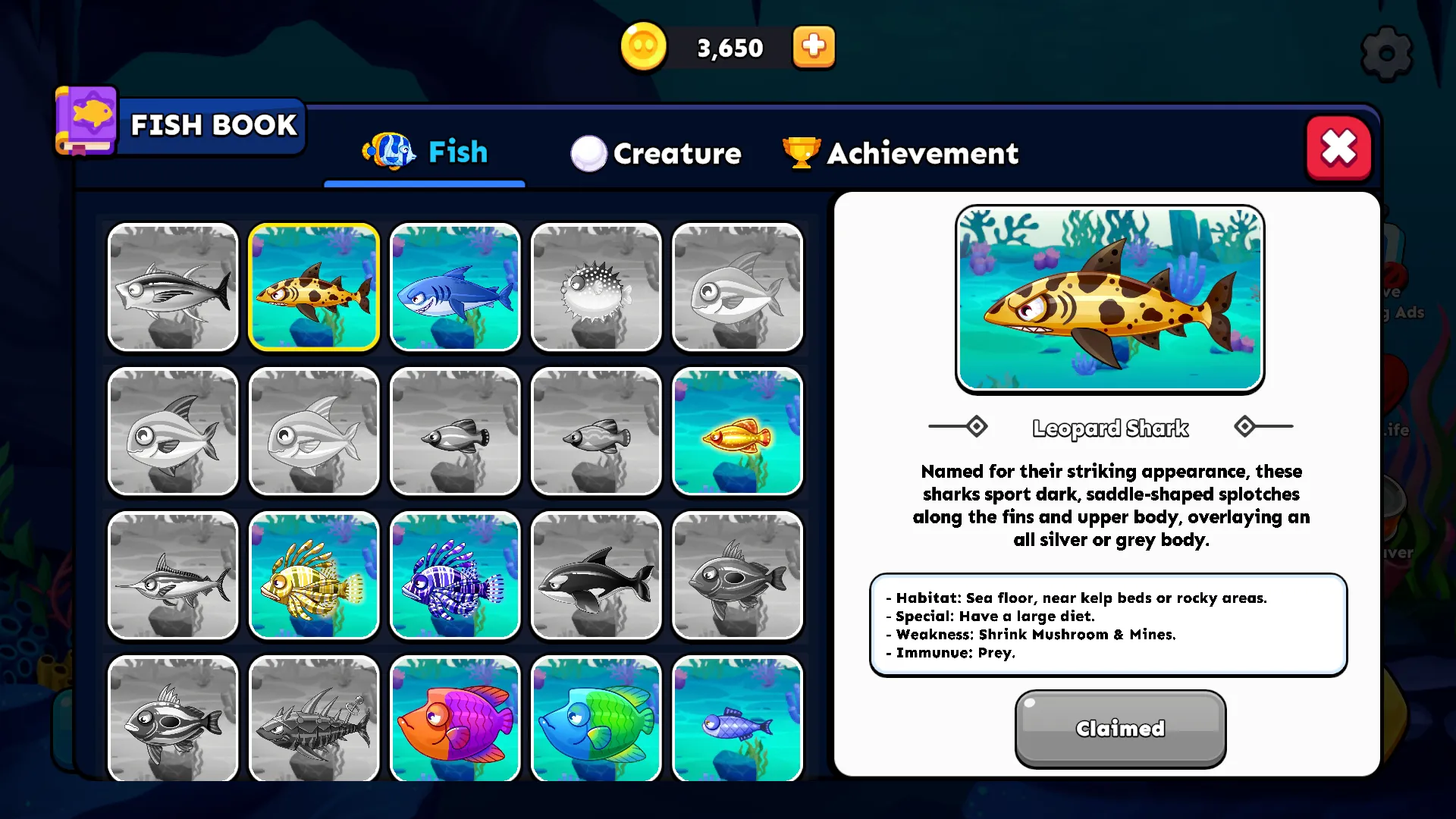Open the yellow Lionfish entry

(314, 576)
